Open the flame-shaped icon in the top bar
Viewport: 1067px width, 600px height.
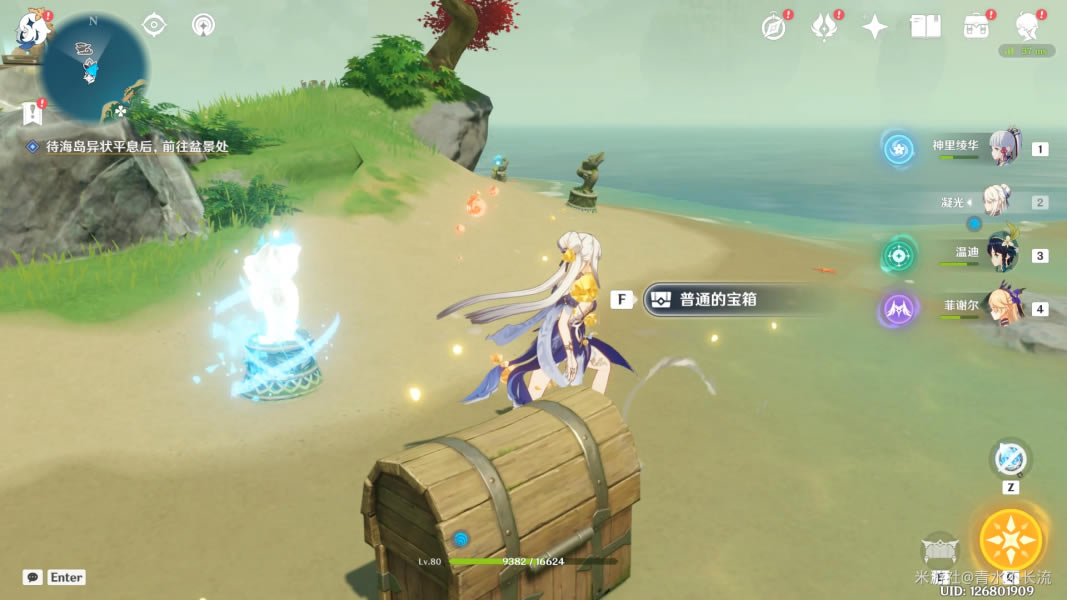click(824, 27)
